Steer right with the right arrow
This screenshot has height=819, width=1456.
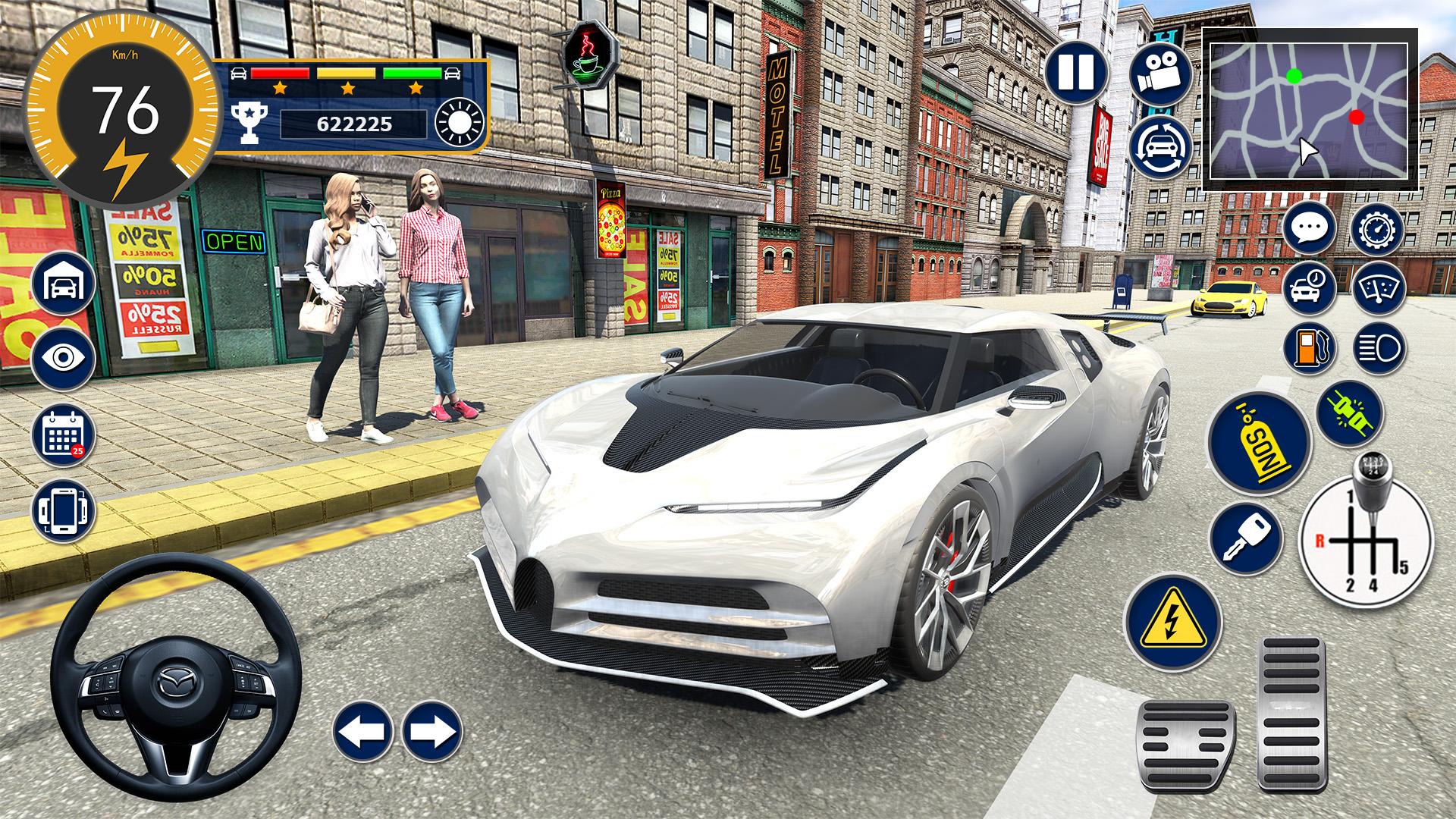[x=431, y=732]
